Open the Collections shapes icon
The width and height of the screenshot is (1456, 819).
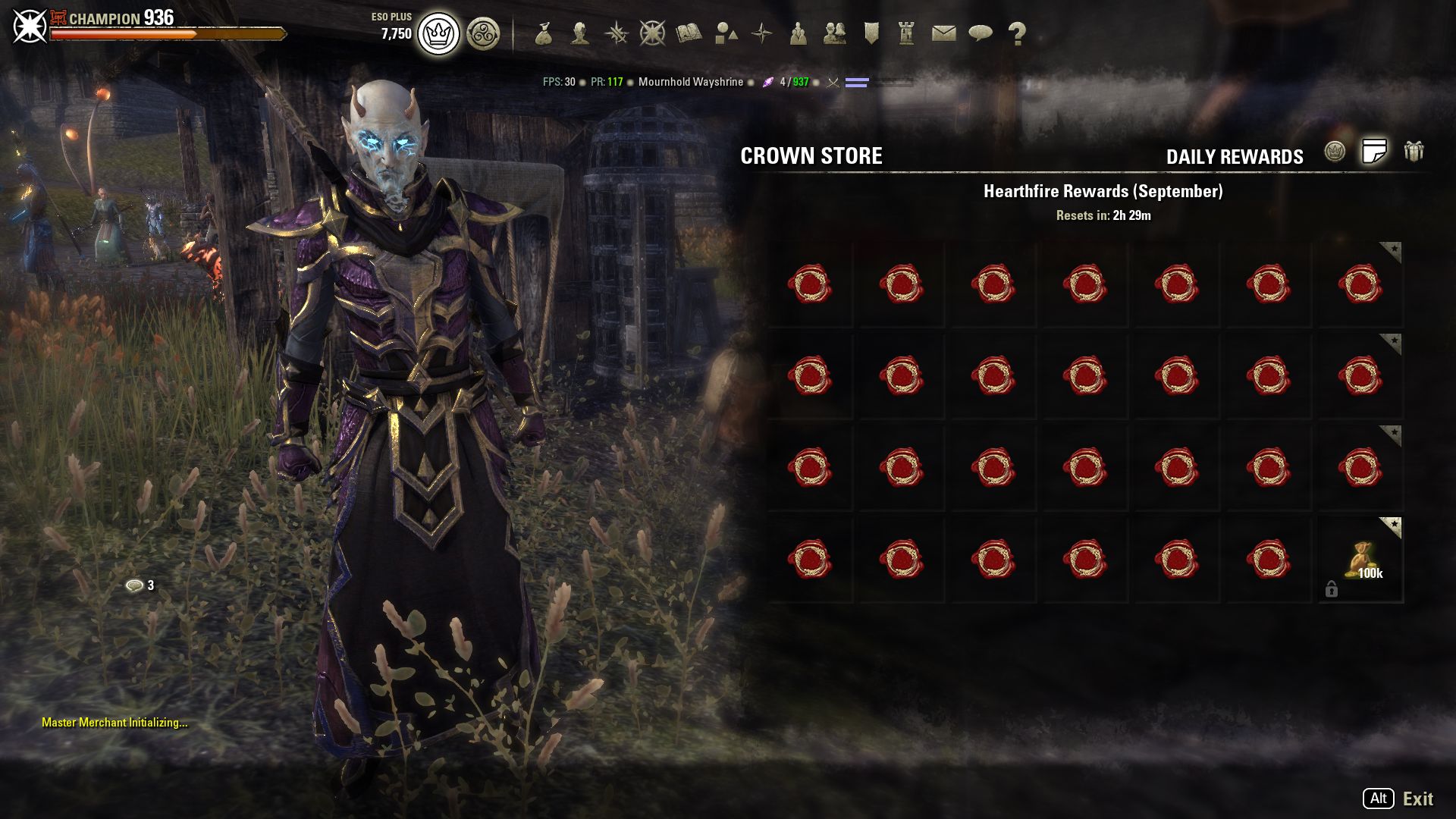point(726,33)
